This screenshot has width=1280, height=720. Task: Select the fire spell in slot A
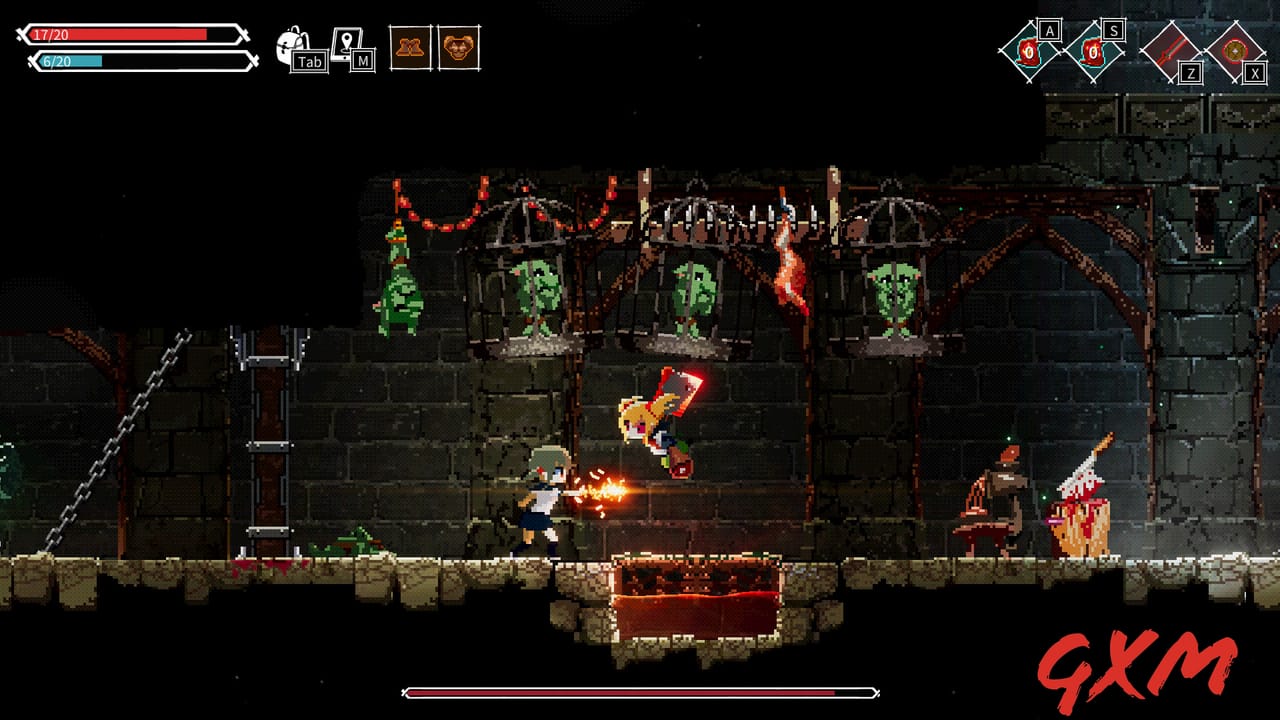pyautogui.click(x=1028, y=52)
